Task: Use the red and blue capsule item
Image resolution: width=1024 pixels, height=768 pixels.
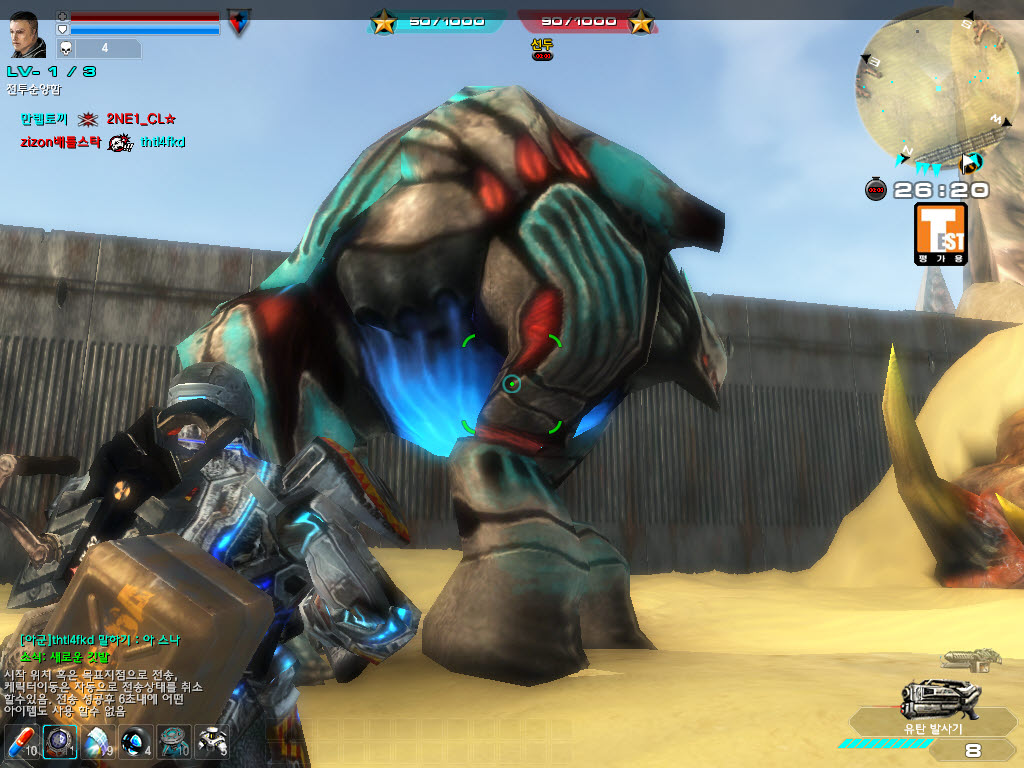Action: tap(22, 743)
